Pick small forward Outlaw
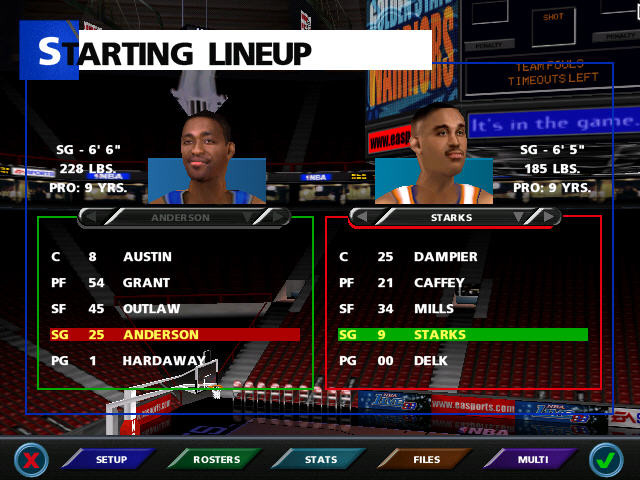Screen dimensions: 640x480 151,309
